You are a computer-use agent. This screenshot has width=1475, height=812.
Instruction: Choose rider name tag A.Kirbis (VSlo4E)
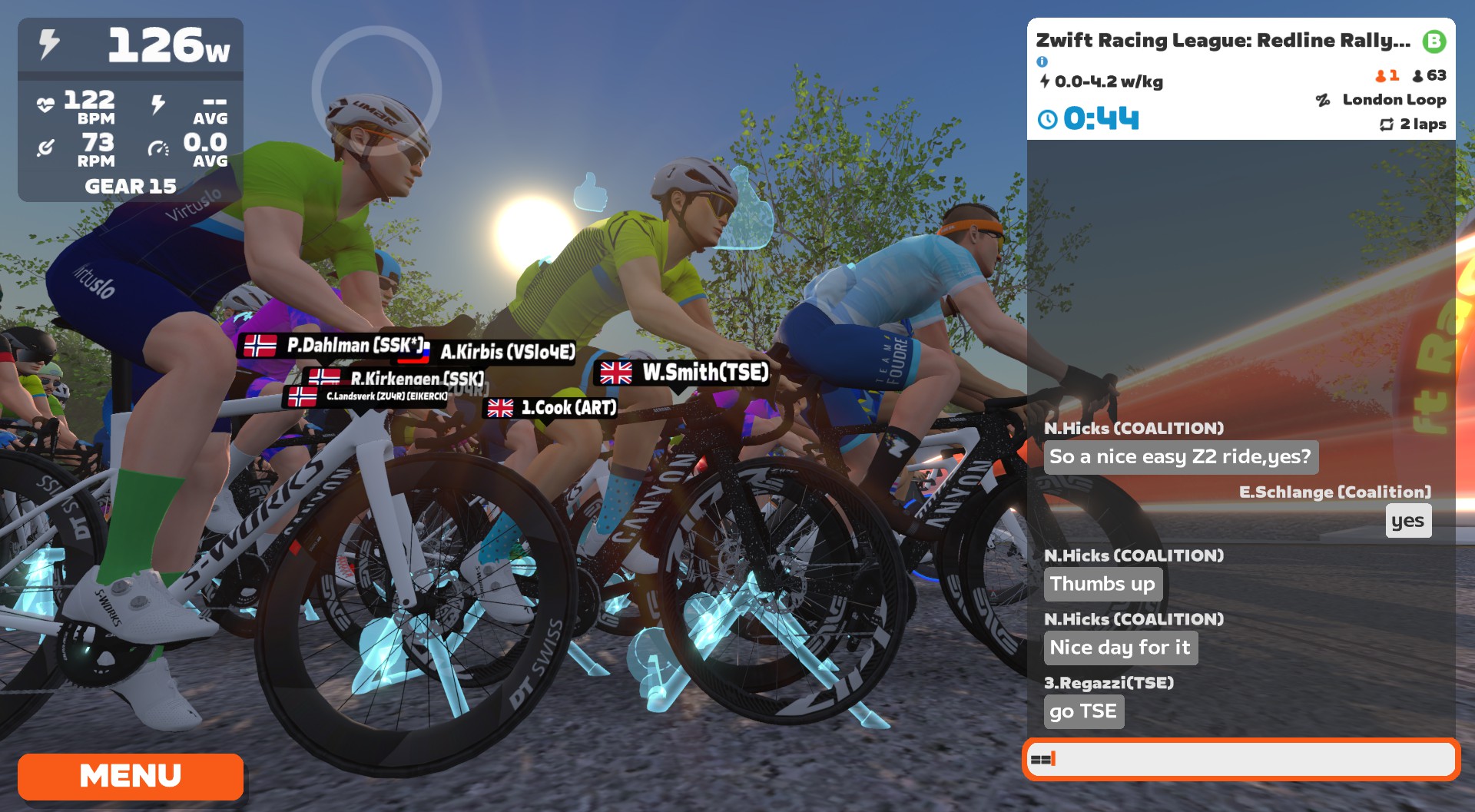[507, 352]
